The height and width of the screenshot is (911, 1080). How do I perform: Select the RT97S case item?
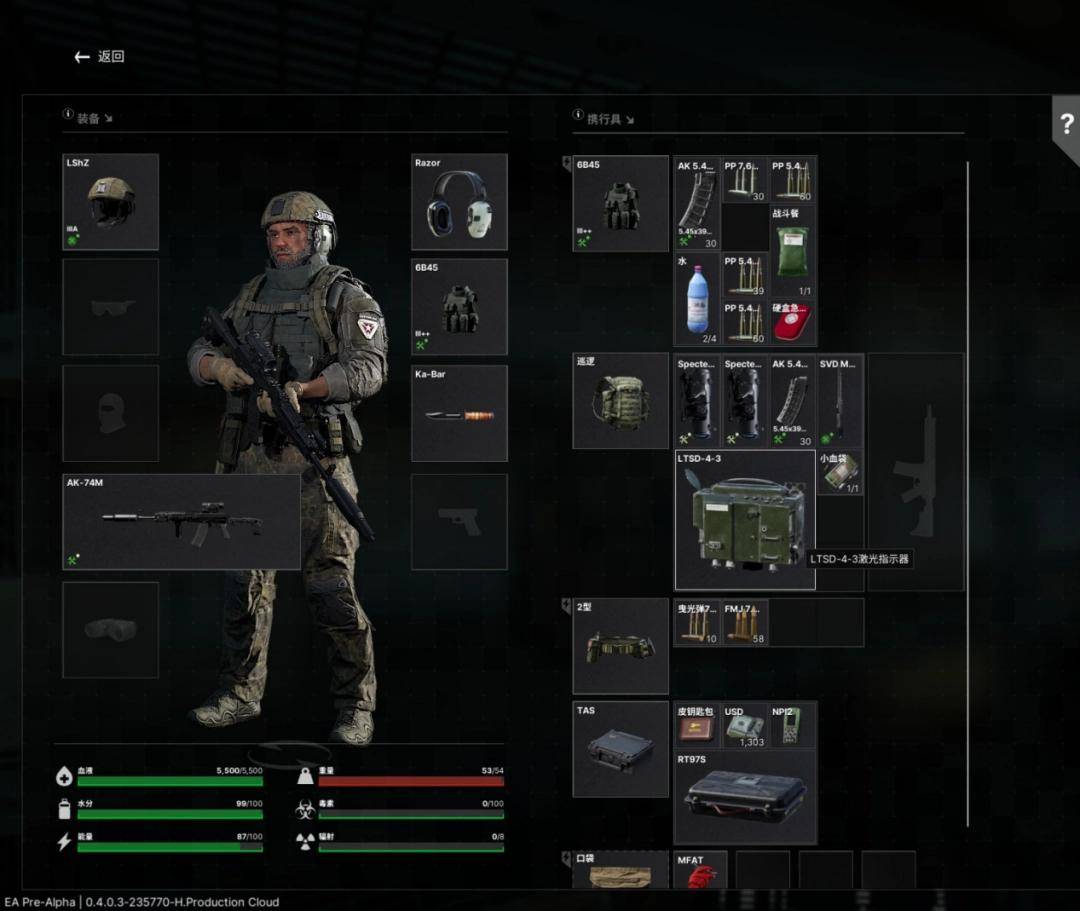[x=745, y=797]
